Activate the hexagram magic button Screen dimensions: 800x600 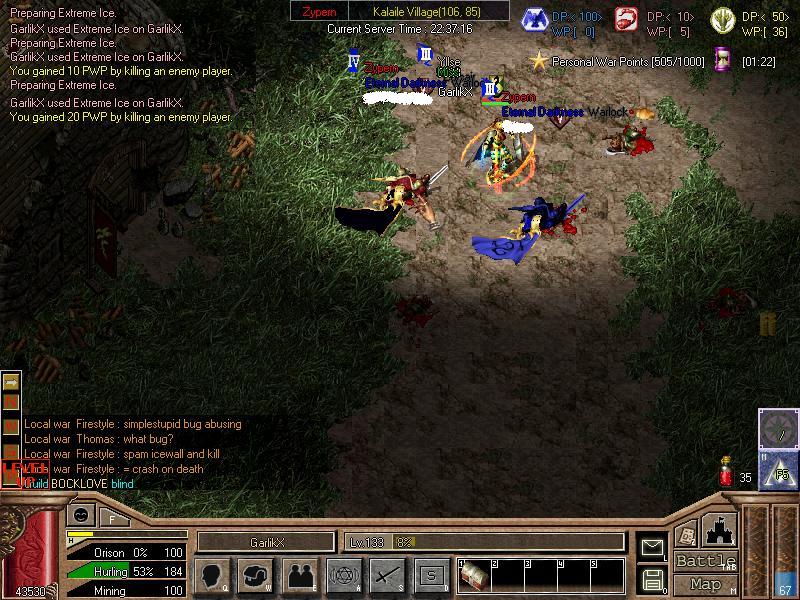(x=343, y=575)
